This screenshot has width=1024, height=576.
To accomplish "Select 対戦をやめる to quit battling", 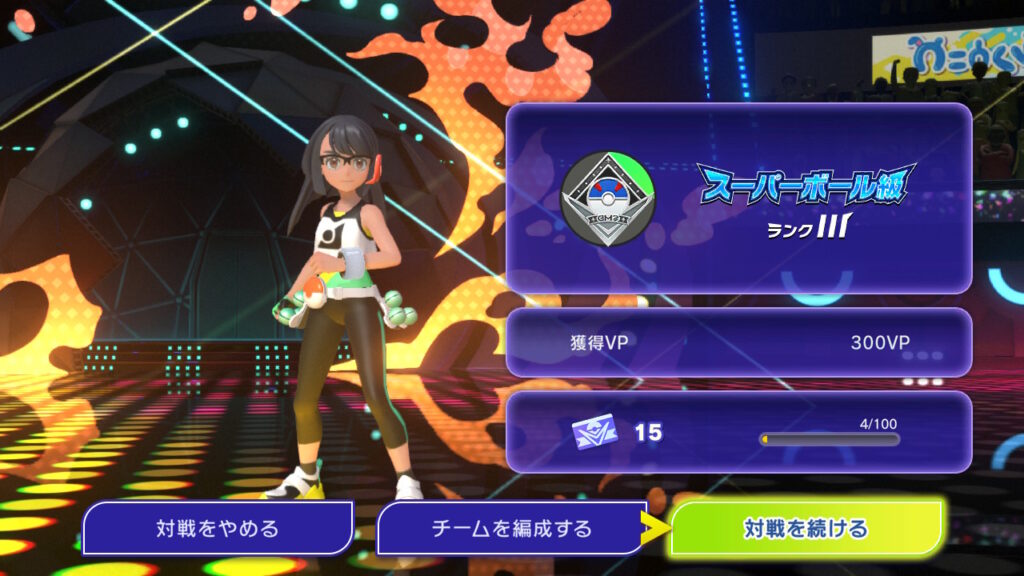I will tap(217, 528).
